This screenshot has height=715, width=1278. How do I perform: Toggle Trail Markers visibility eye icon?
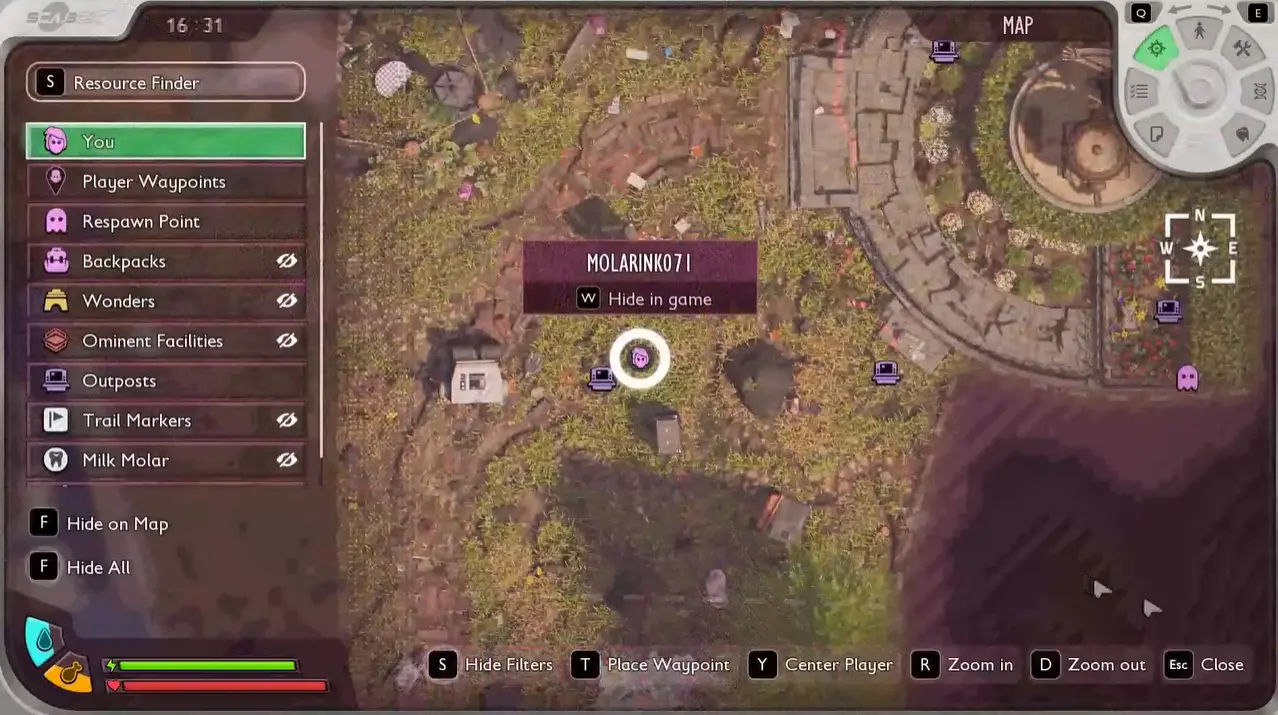coord(287,421)
